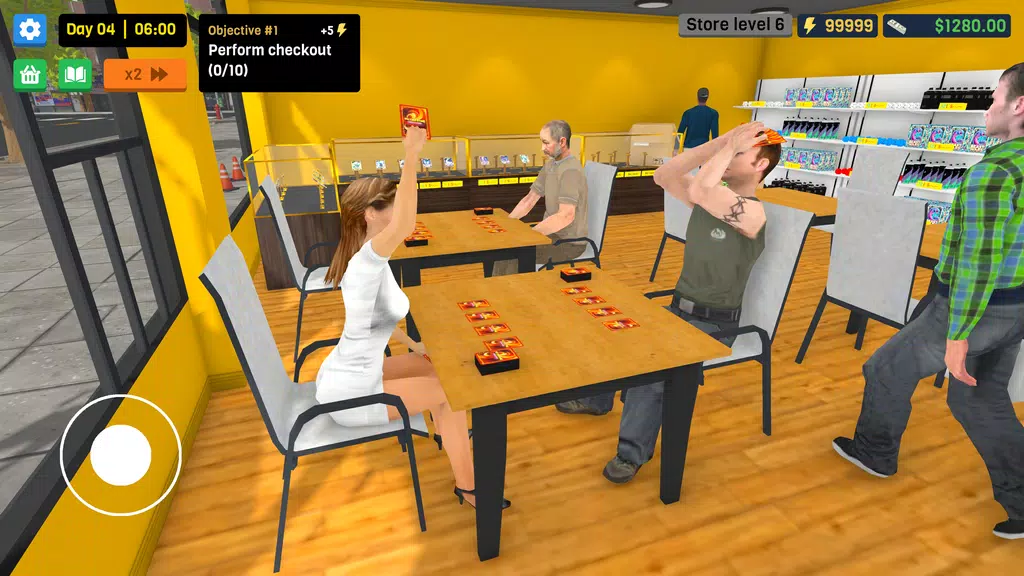Tap the virtual movement joystick

coord(120,454)
